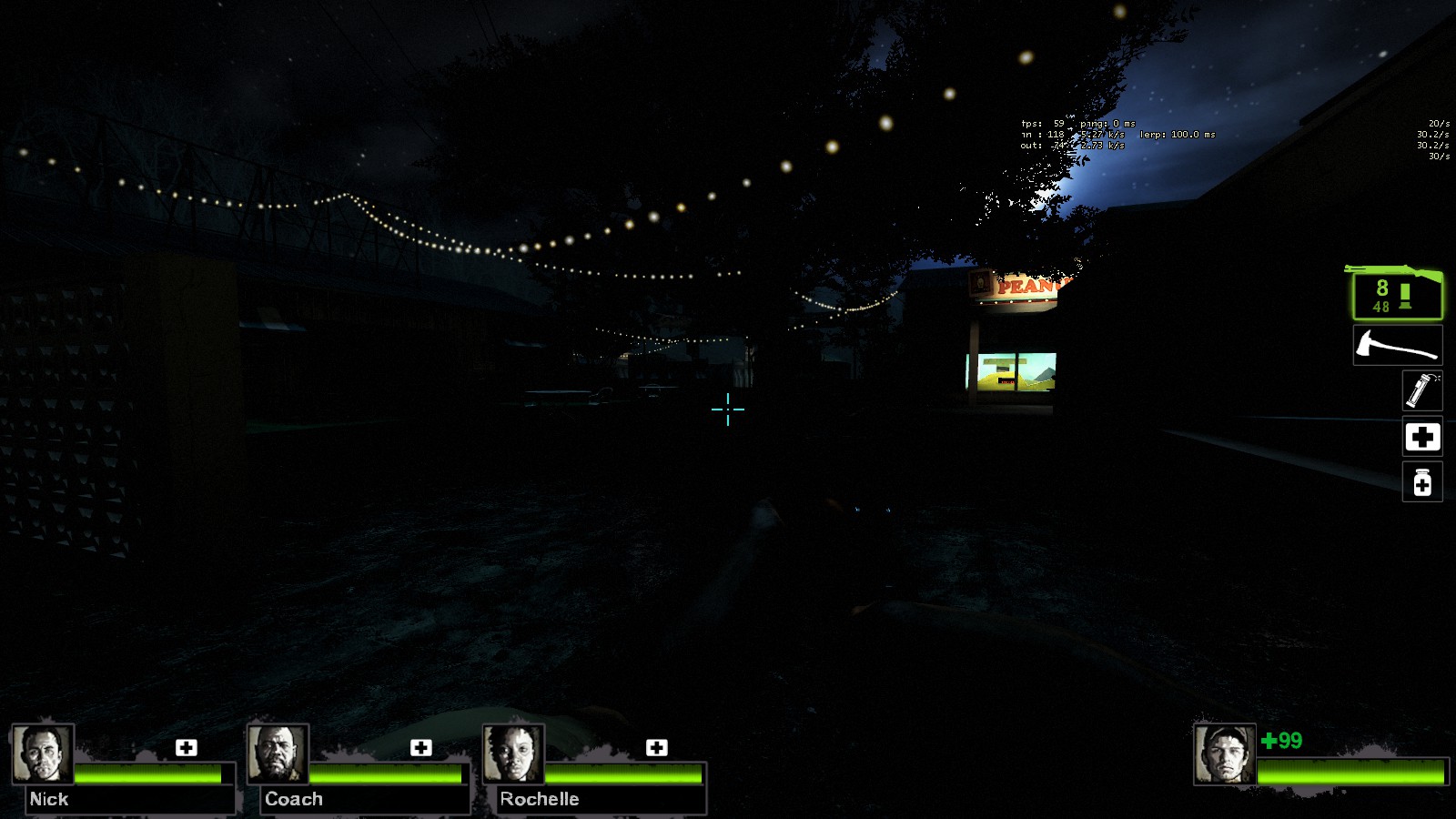Switch to the fire axe melee slot
Image resolution: width=1456 pixels, height=819 pixels.
[x=1397, y=346]
